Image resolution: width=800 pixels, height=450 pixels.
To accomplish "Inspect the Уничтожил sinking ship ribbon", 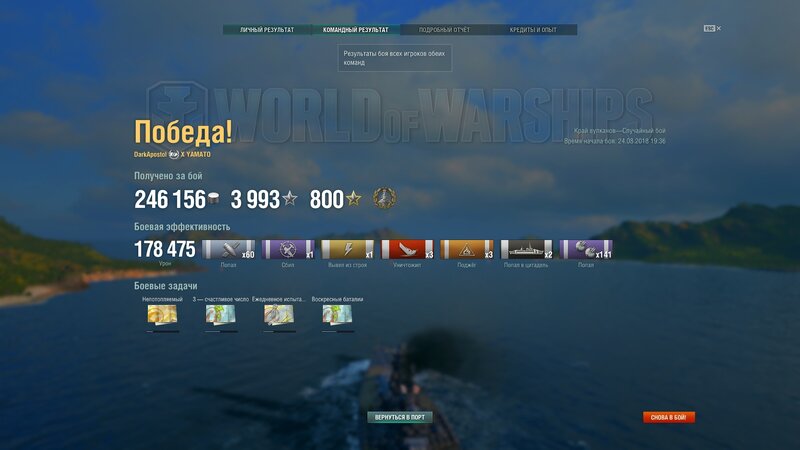I will [x=407, y=250].
